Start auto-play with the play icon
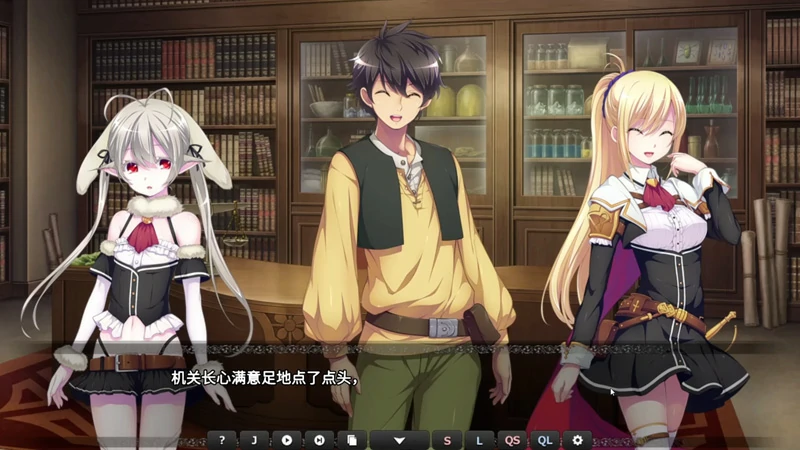Screen dimensions: 800x450 tap(286, 440)
